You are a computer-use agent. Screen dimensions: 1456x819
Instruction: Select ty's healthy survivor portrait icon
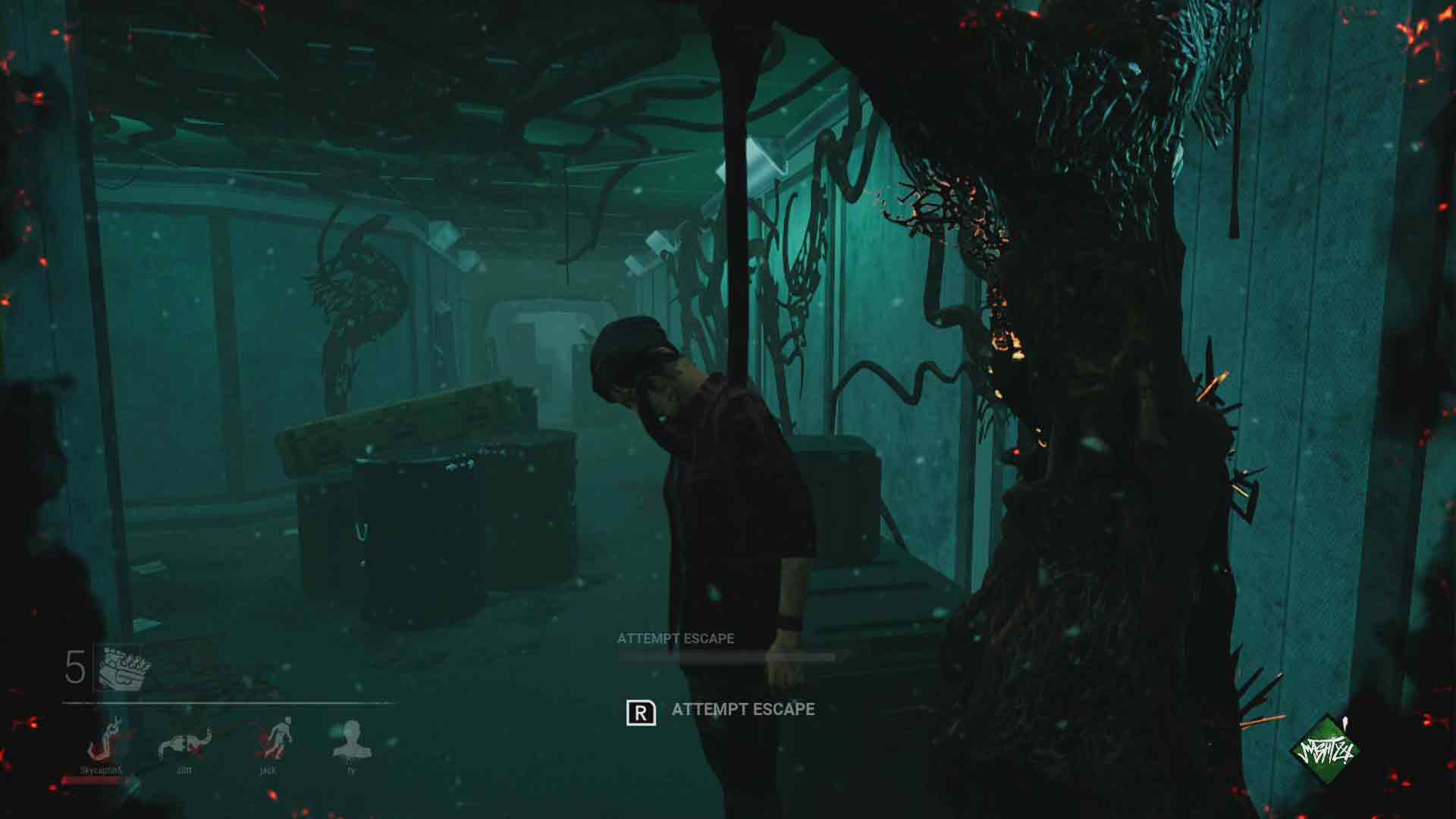[x=351, y=739]
